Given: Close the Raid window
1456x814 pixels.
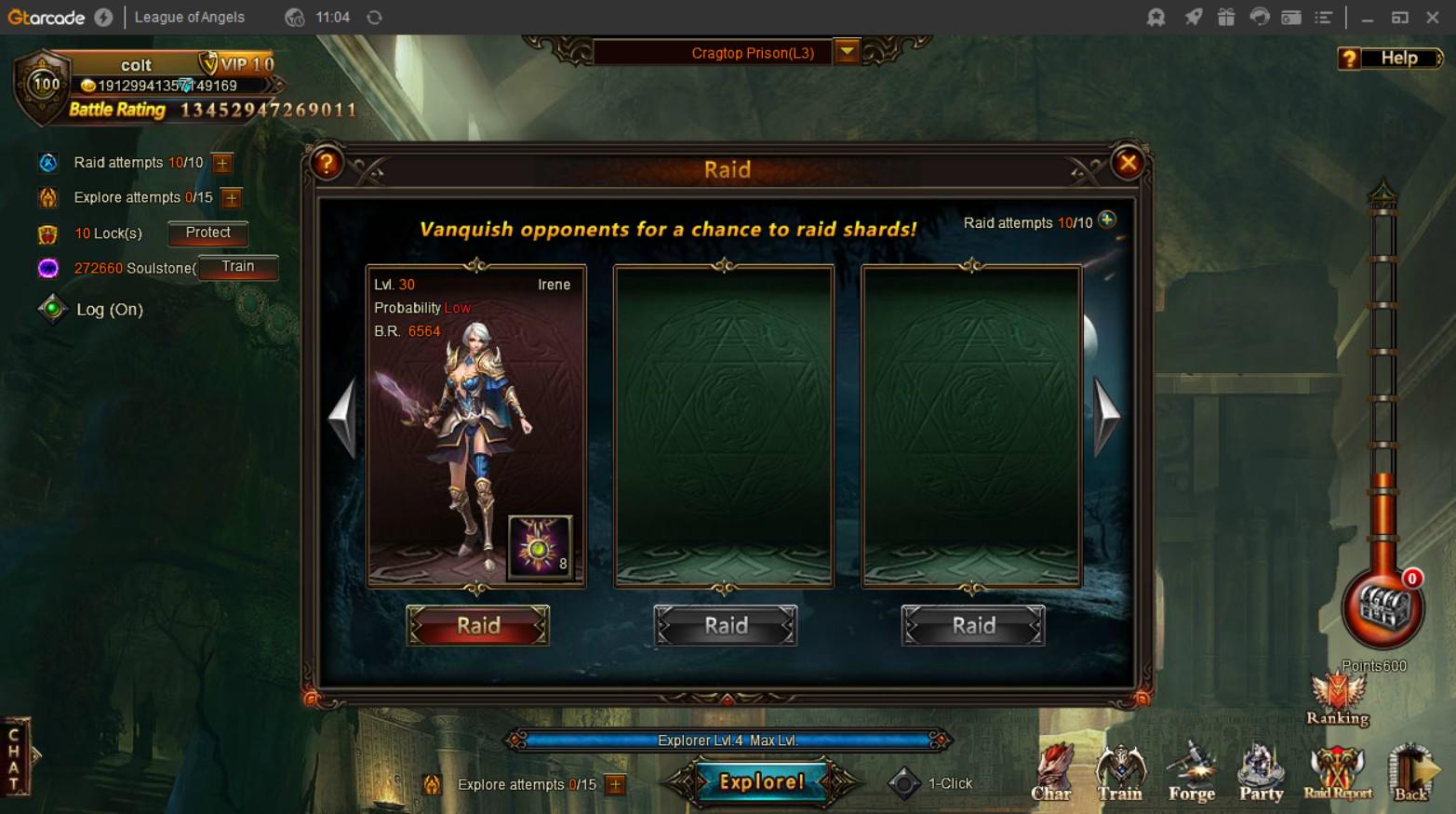Looking at the screenshot, I should point(1128,164).
